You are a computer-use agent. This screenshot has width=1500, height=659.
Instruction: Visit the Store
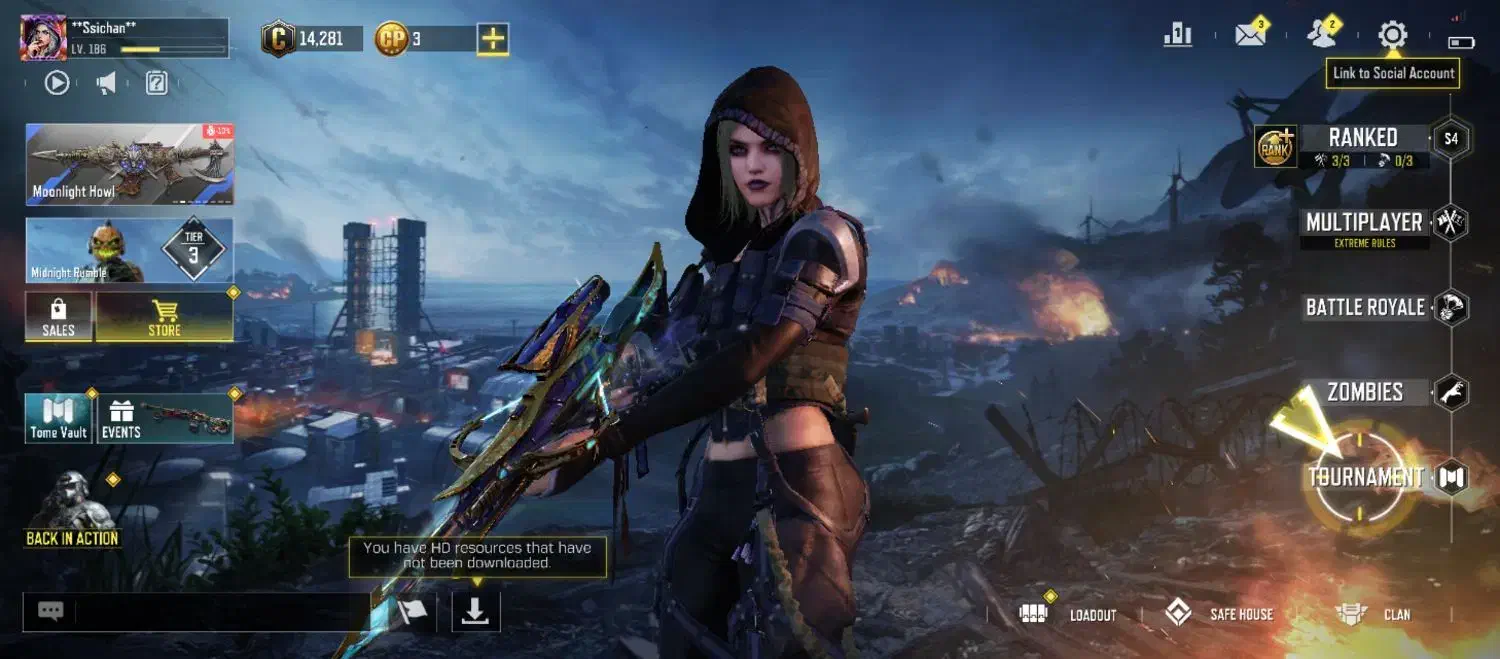point(165,317)
